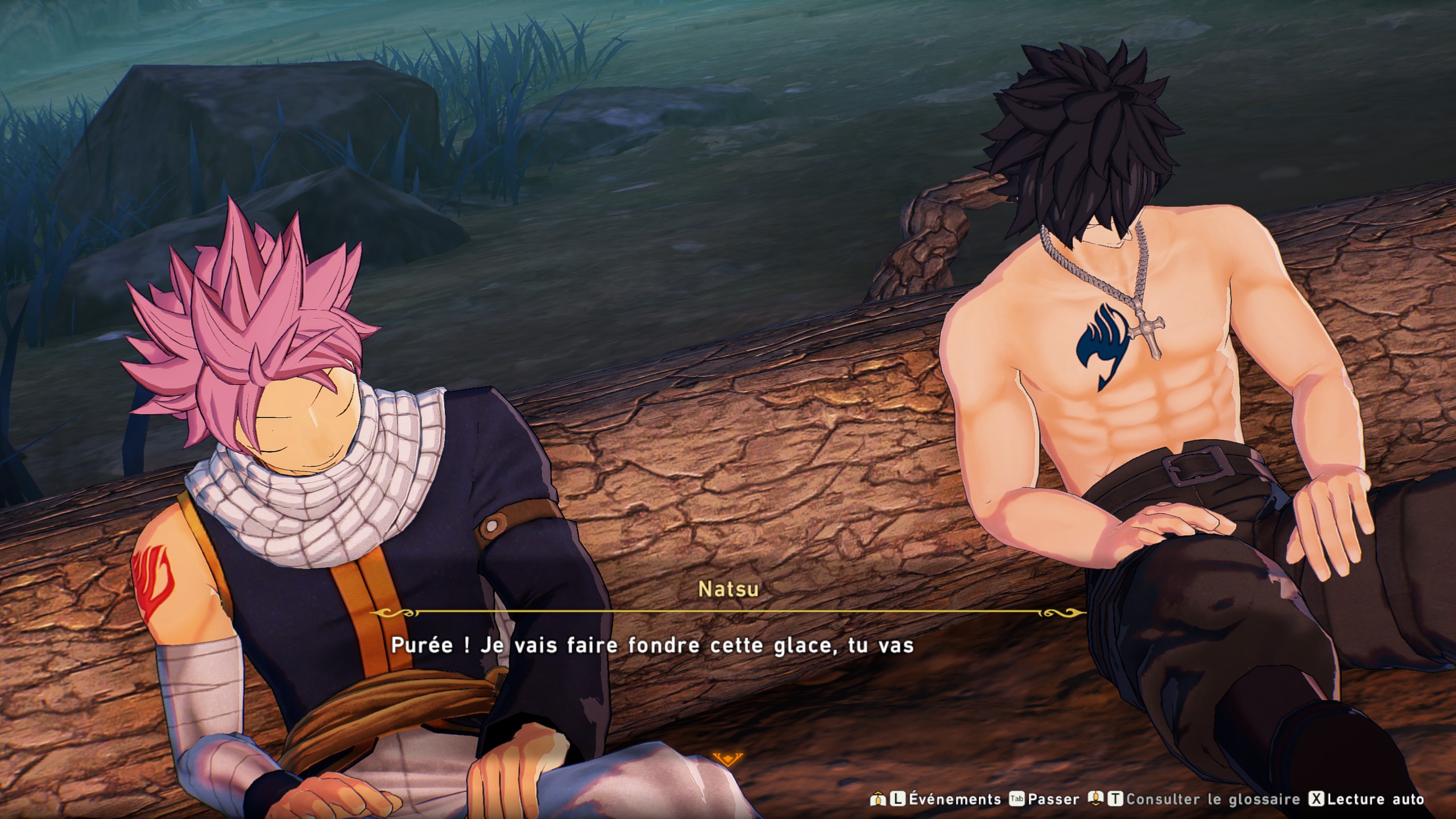Activate the Passer skip toggle
Image resolution: width=1456 pixels, height=819 pixels.
[x=1053, y=798]
